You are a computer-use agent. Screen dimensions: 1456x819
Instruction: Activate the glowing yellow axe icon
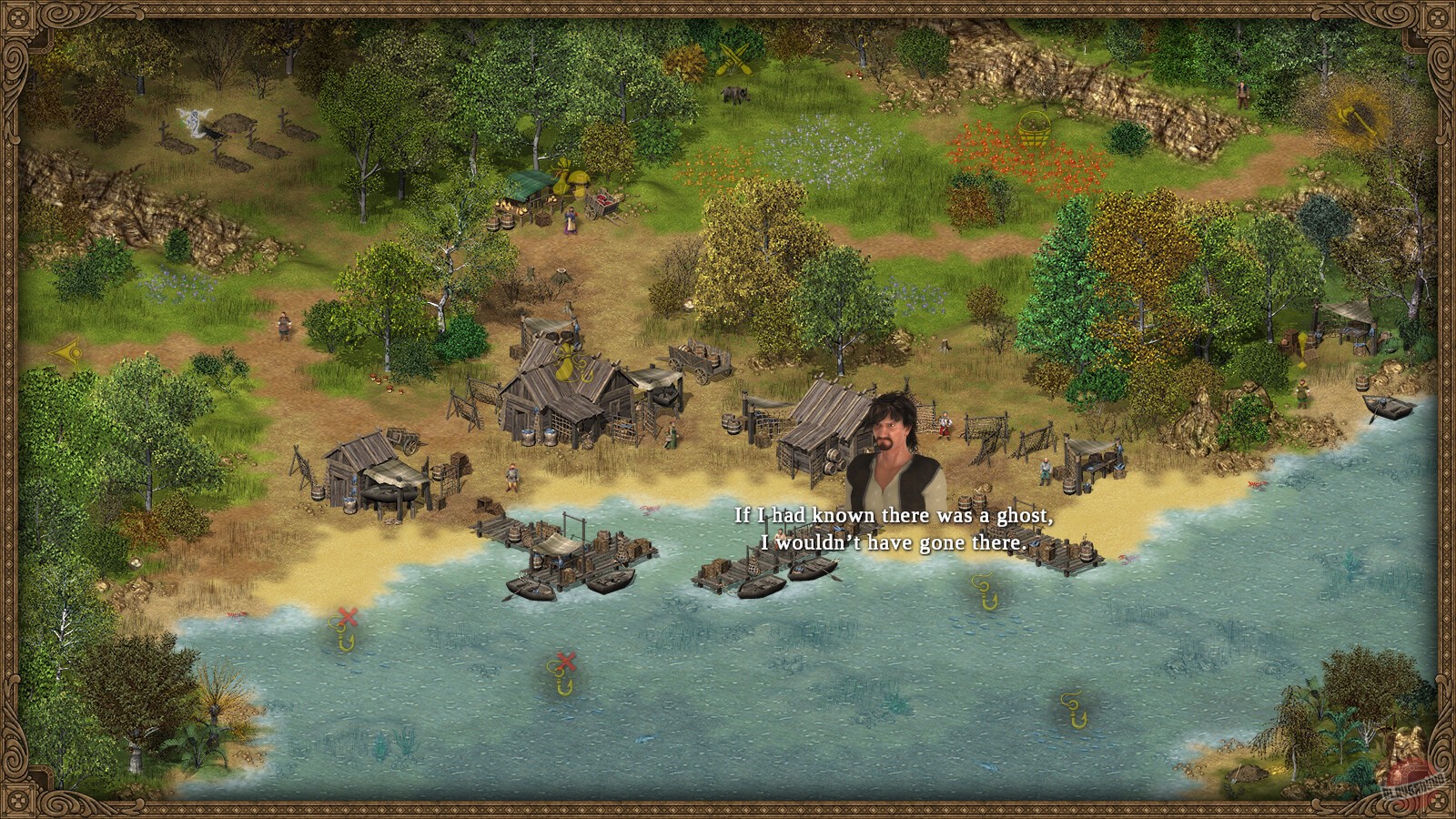1352,117
